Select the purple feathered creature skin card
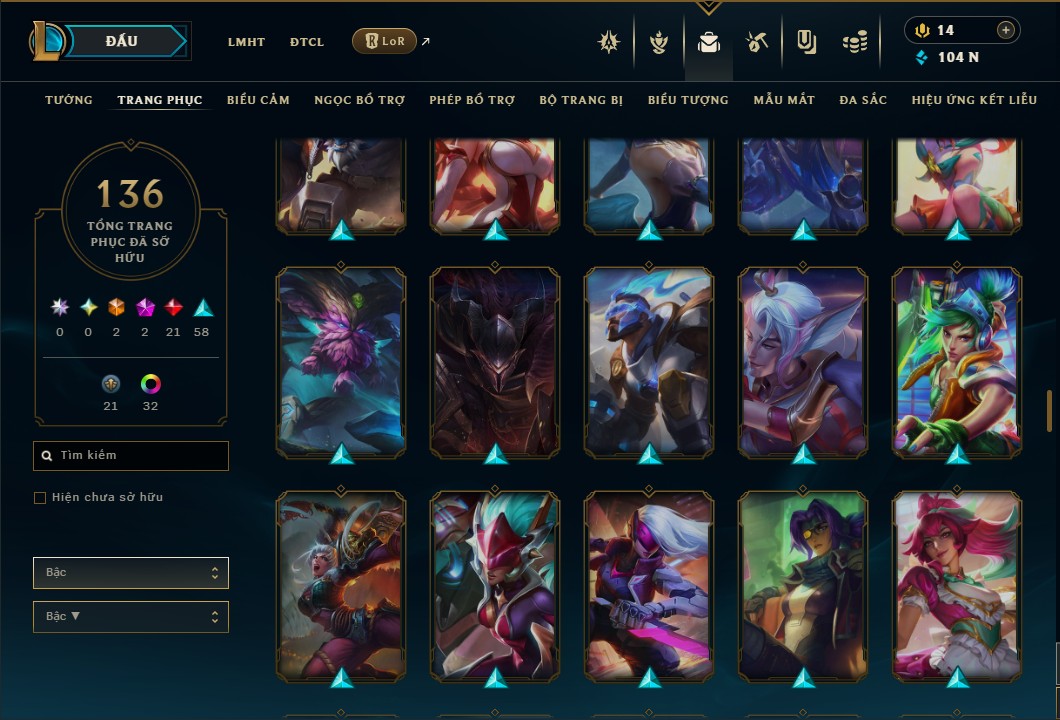 [341, 362]
